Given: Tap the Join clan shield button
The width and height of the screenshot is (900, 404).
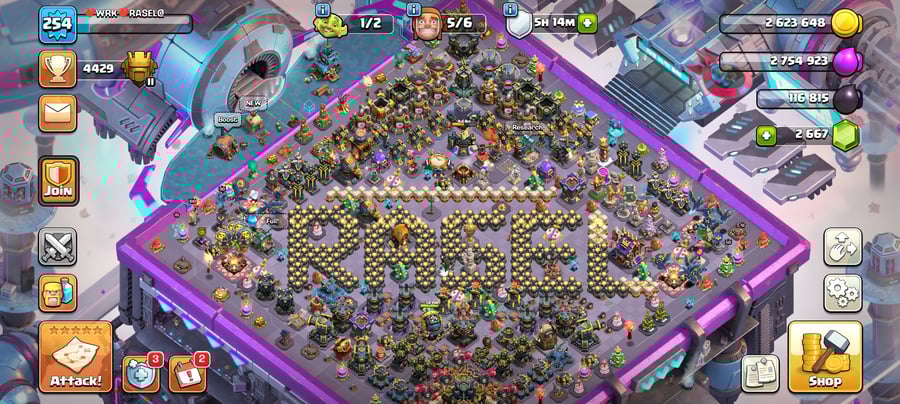Looking at the screenshot, I should [x=58, y=180].
